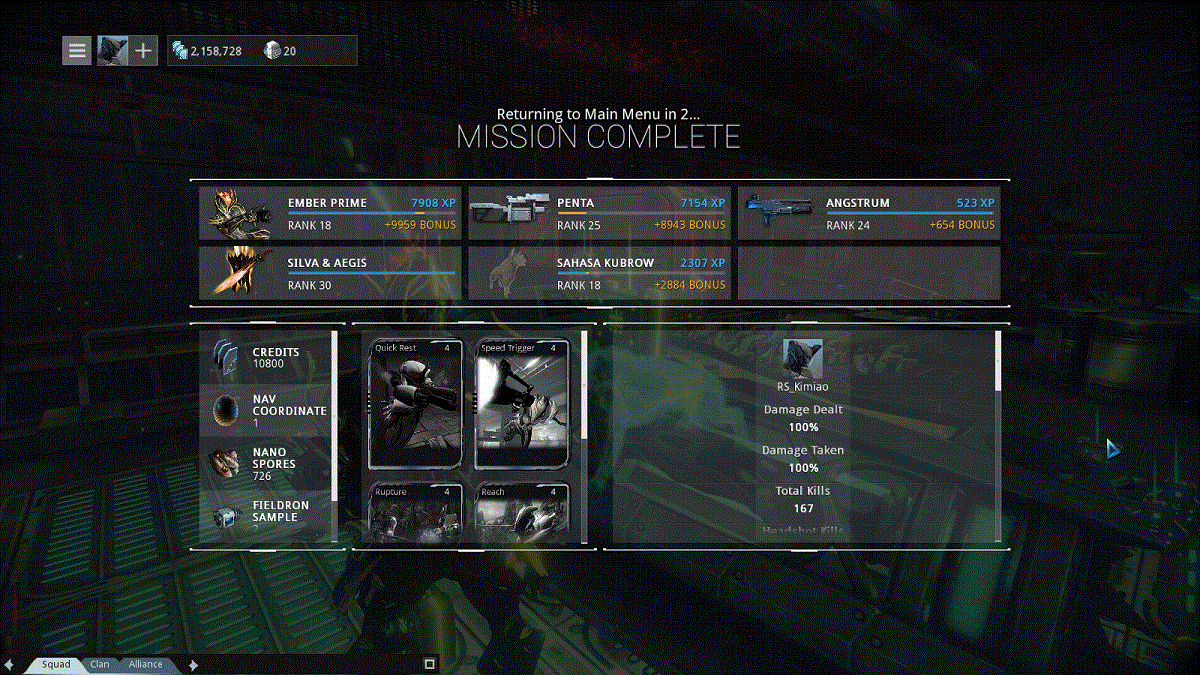Select the Sahasa Kubrow XP entry
Viewport: 1200px width, 675px height.
(x=599, y=274)
